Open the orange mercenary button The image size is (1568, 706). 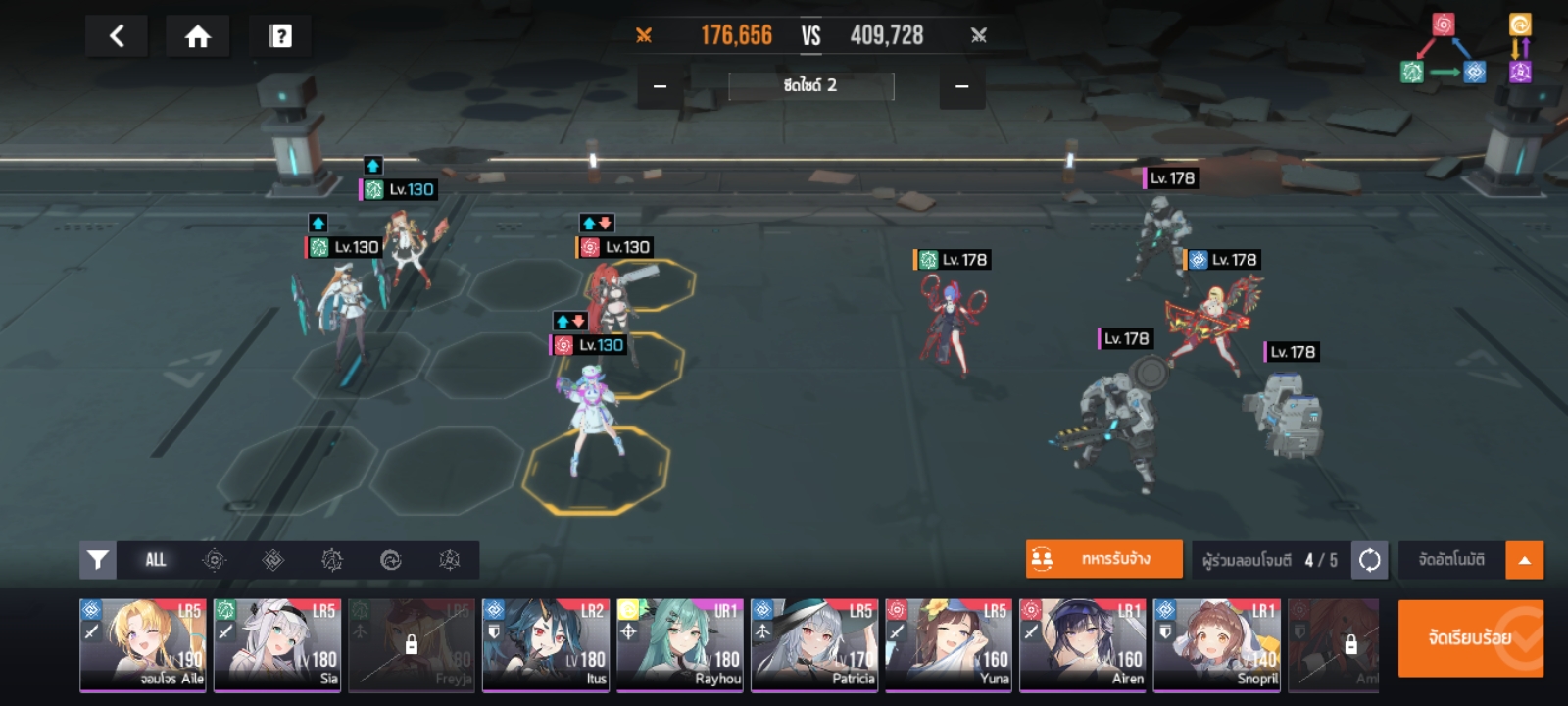pos(1103,559)
